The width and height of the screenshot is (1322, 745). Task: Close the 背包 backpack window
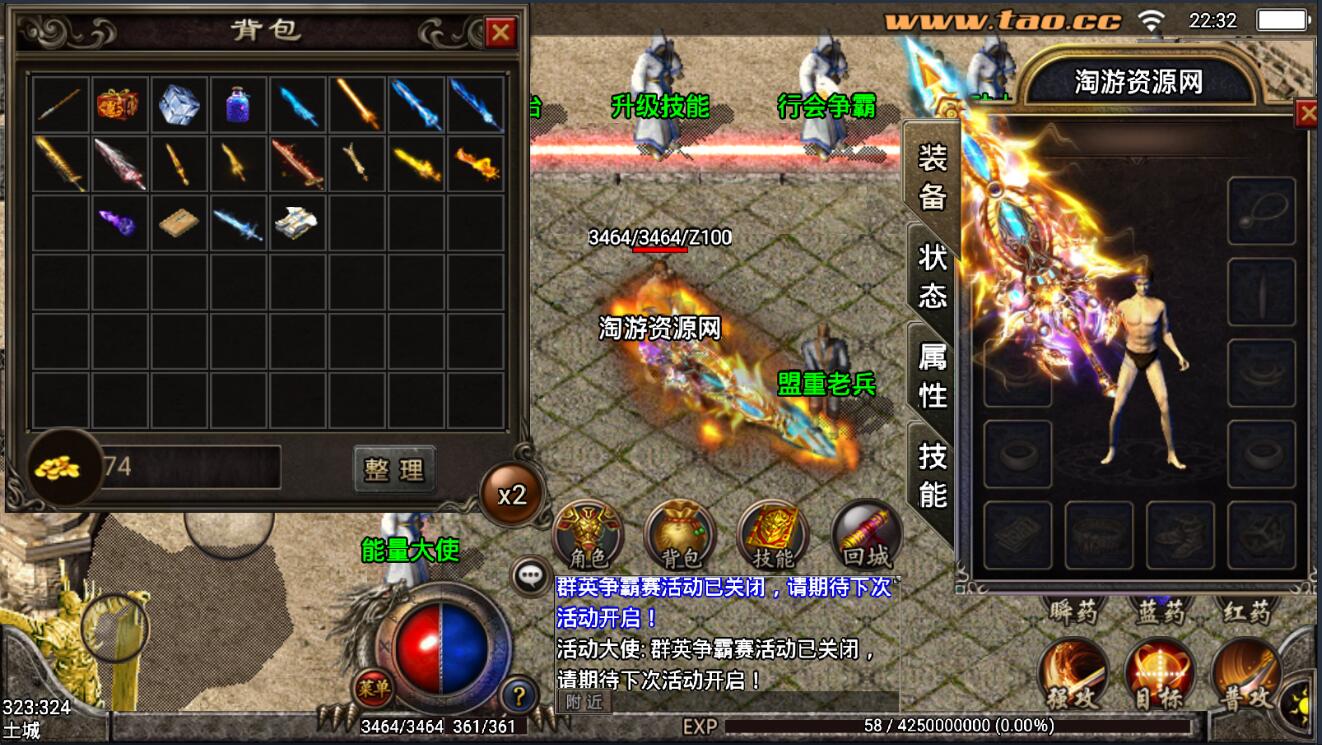tap(500, 33)
